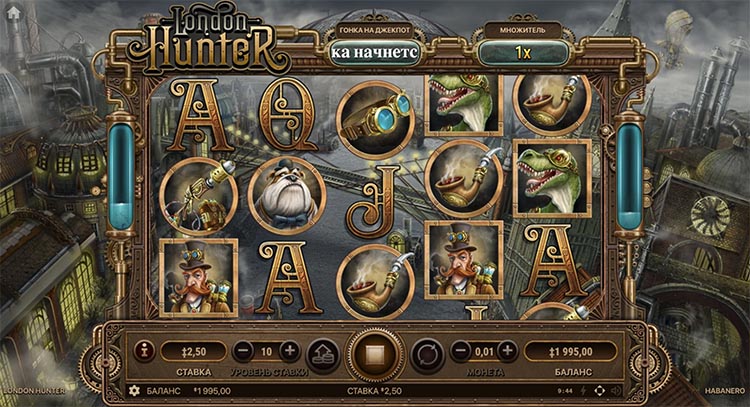Screen dimensions: 750x407
Task: Toggle fullscreen mode icon
Action: coord(599,390)
